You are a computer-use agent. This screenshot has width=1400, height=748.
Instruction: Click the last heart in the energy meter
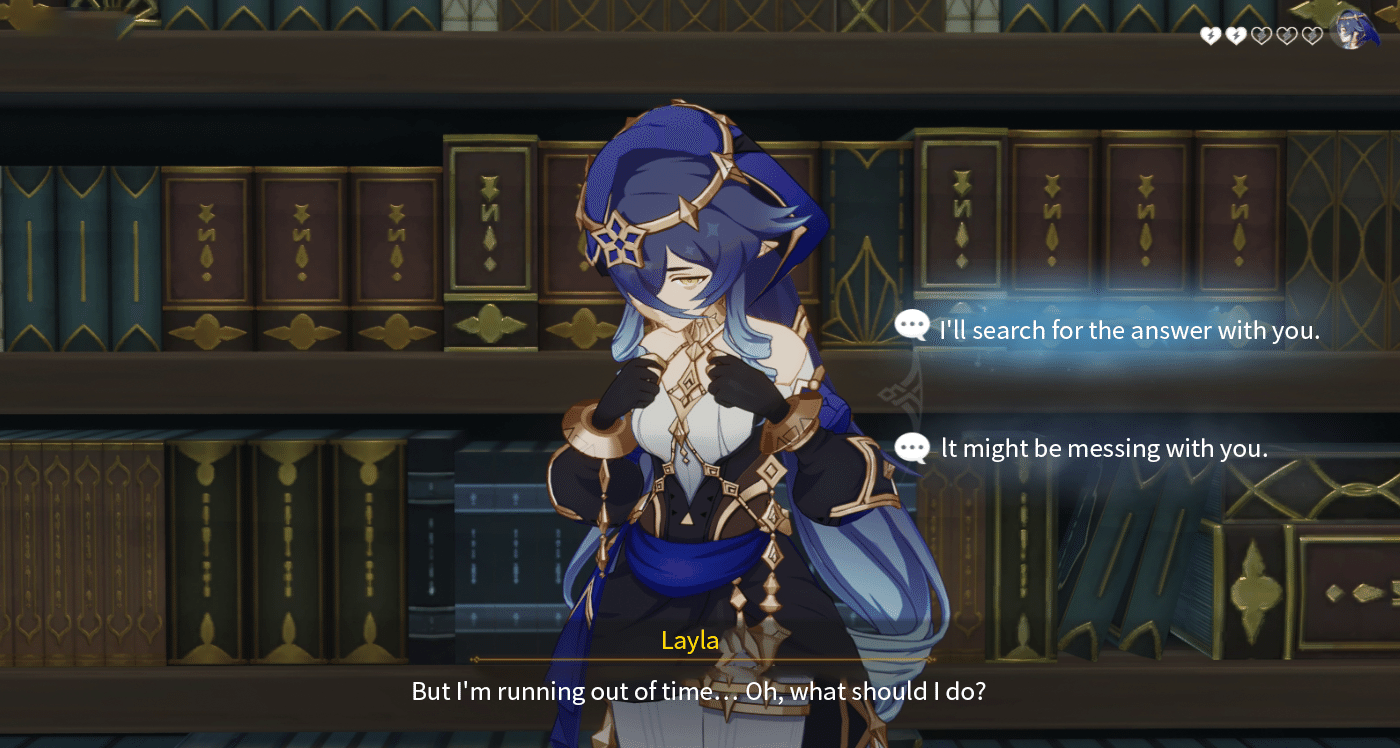click(1311, 36)
